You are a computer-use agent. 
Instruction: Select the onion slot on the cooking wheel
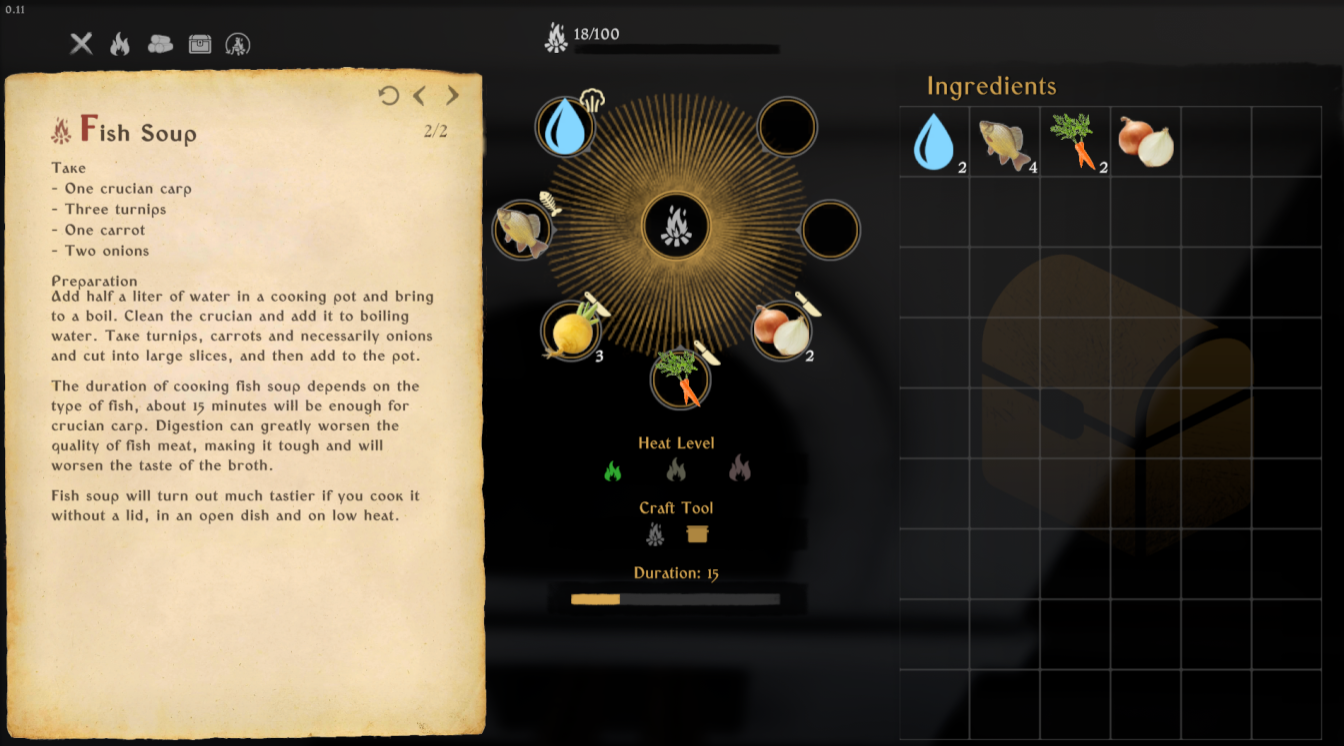pos(782,331)
